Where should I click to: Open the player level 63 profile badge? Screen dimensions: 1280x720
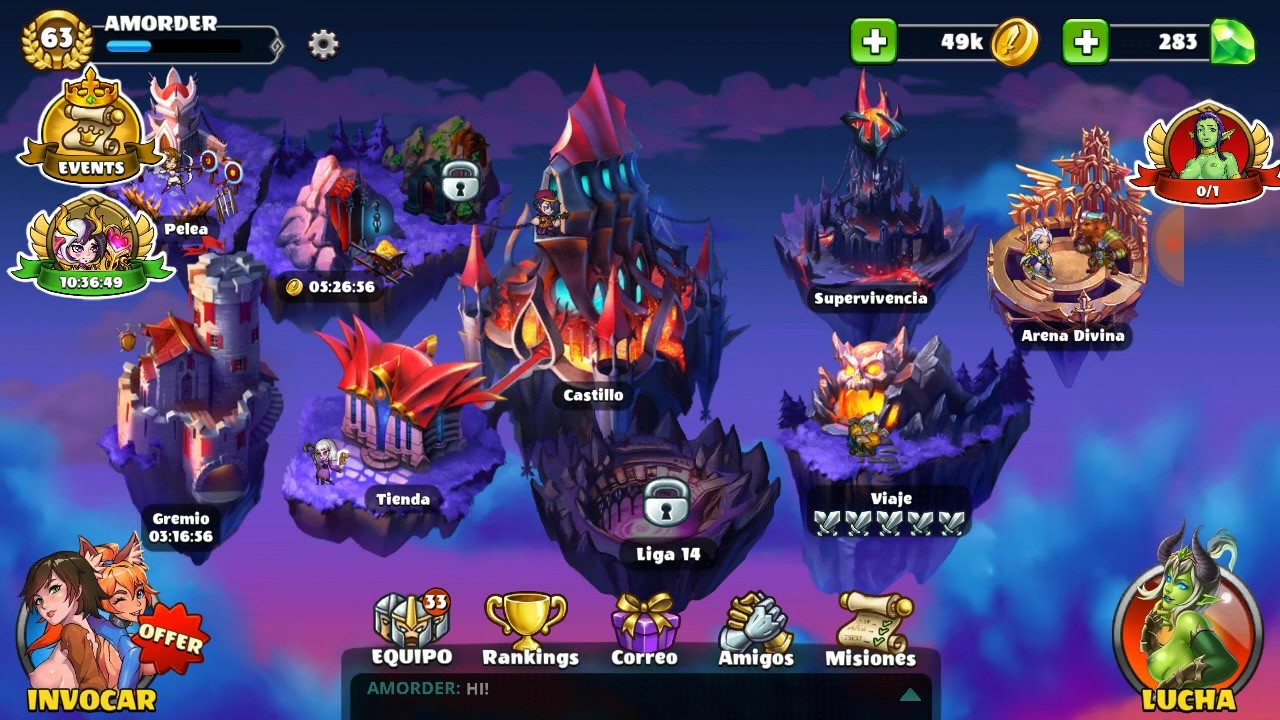57,40
